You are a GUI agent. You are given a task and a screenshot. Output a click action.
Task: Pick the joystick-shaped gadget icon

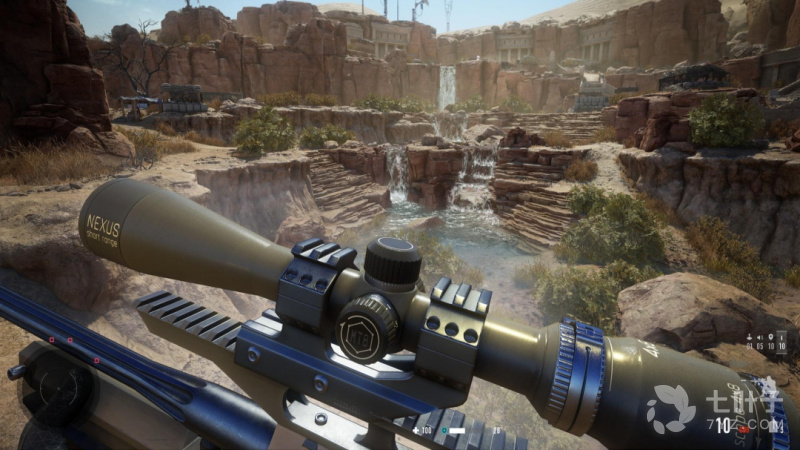point(749,337)
